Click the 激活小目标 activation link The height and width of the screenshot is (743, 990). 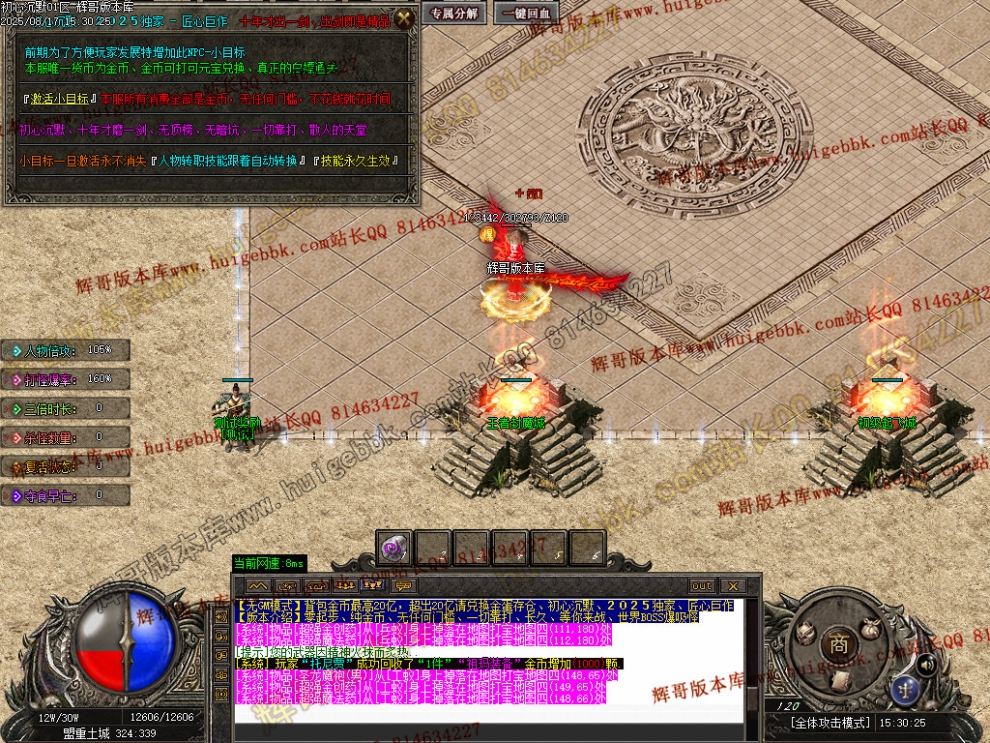click(60, 100)
